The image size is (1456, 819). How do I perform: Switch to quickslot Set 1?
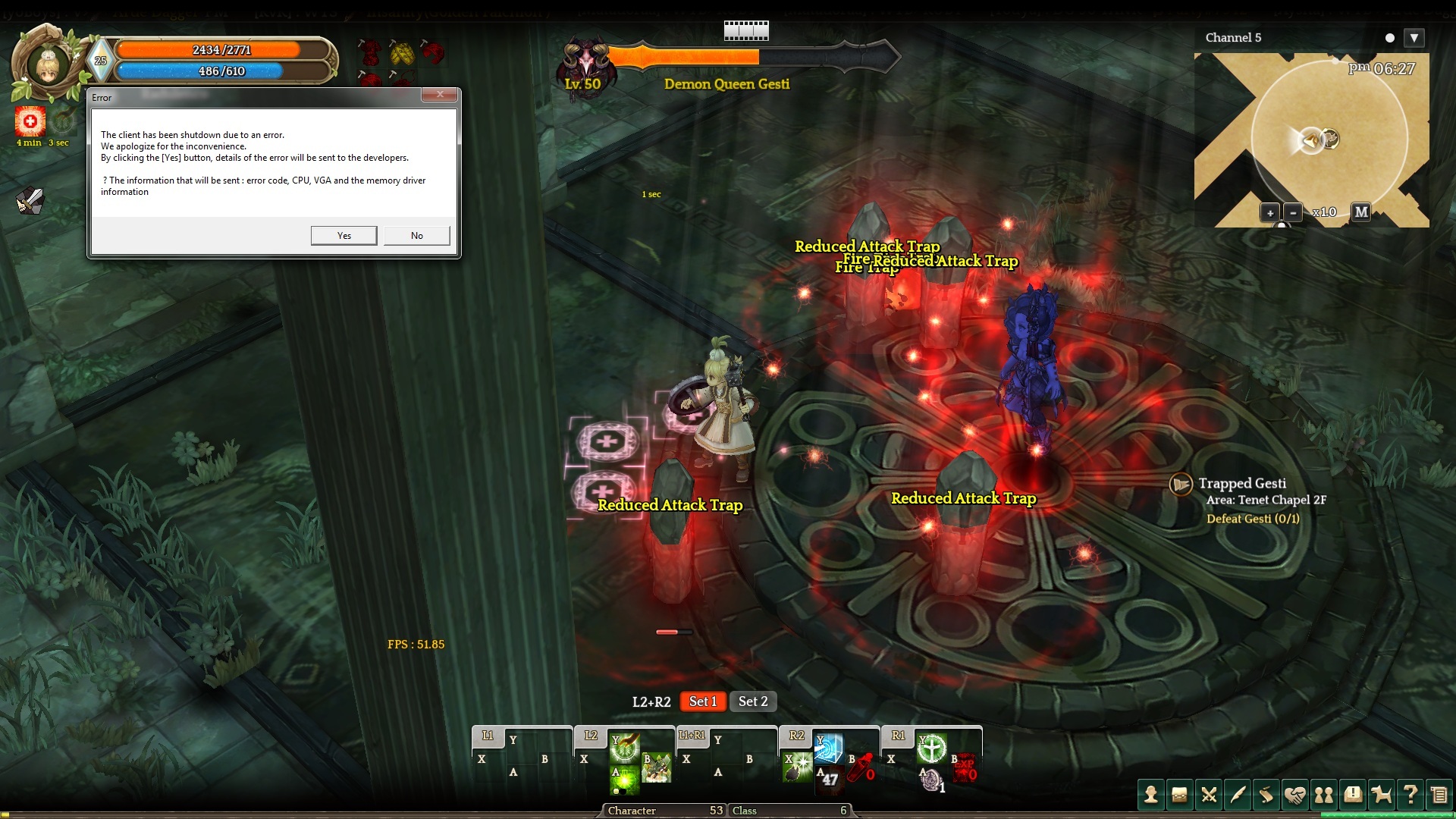click(703, 701)
